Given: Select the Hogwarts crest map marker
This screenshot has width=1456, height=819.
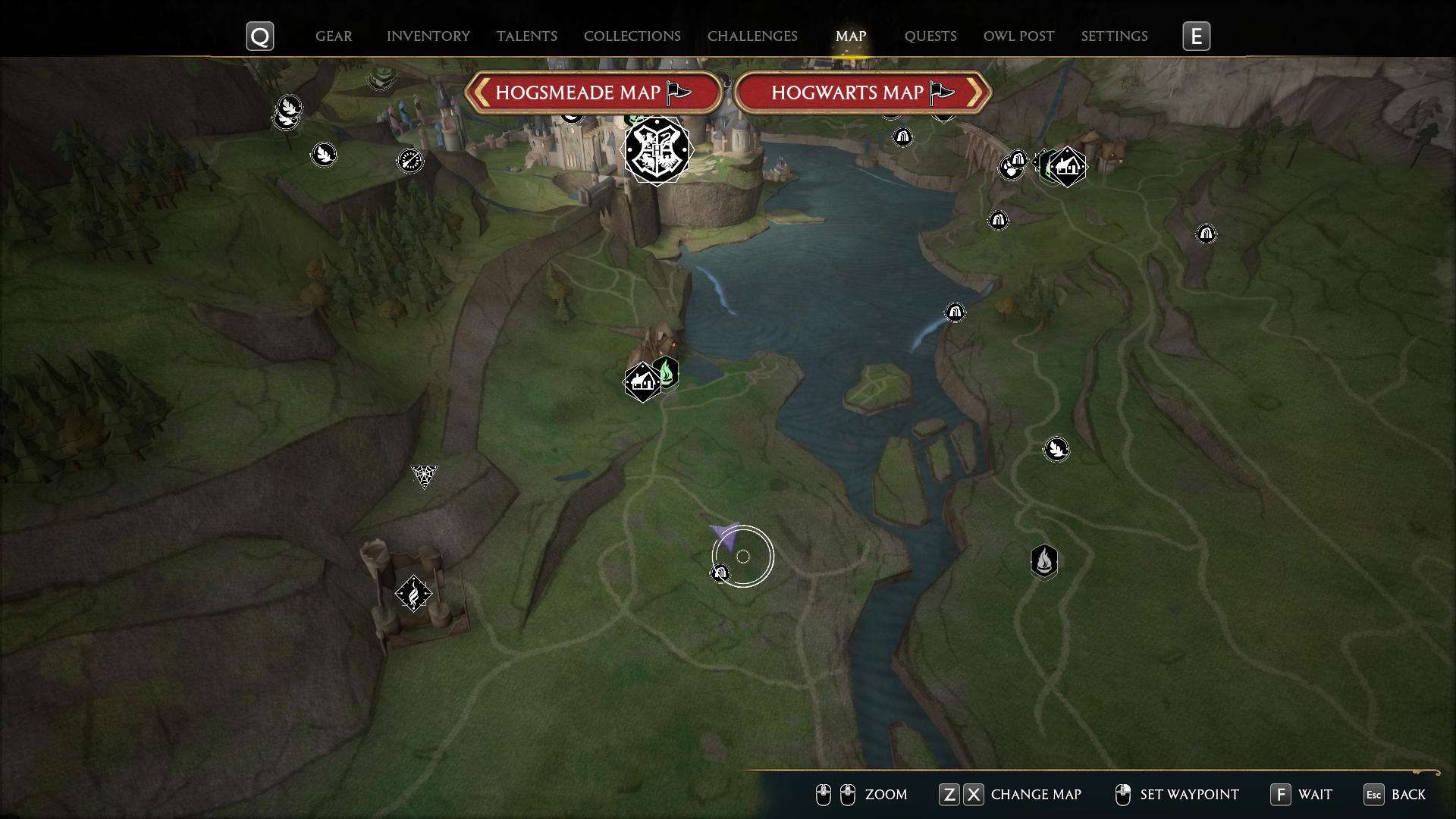Looking at the screenshot, I should [657, 150].
